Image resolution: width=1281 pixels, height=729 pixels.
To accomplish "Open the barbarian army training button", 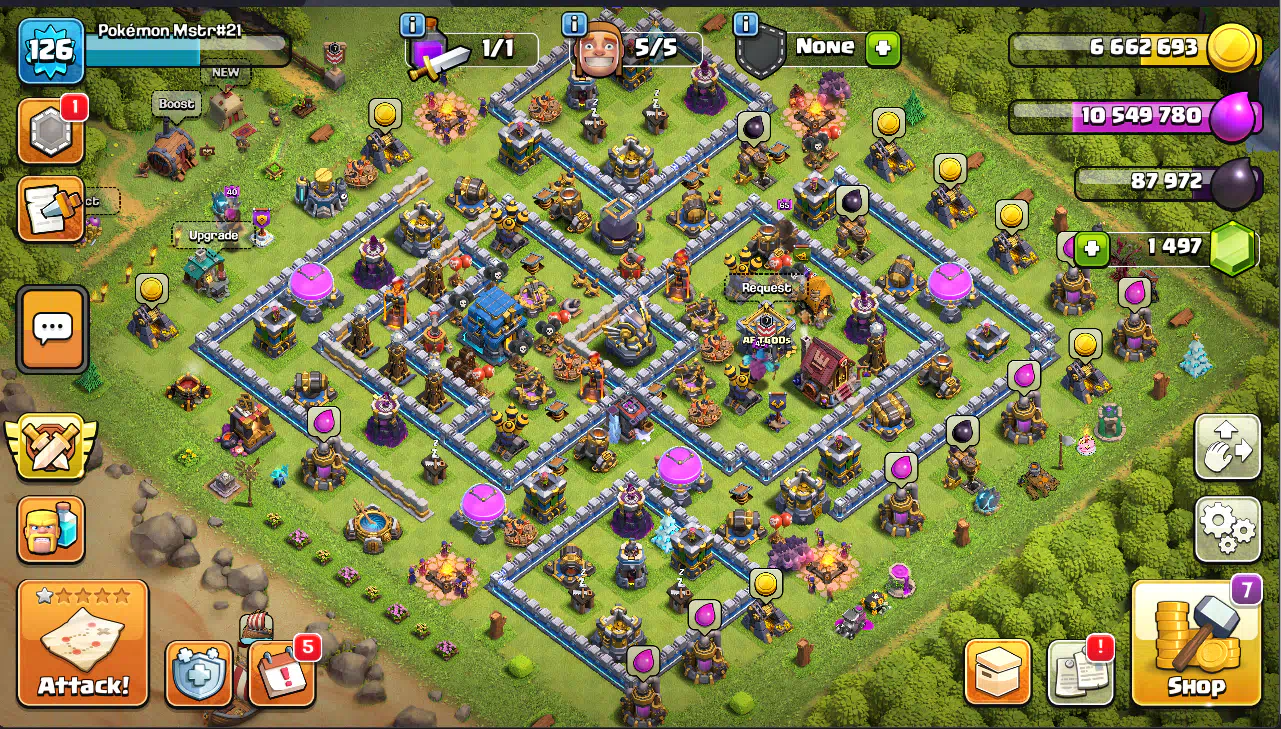I will (x=51, y=529).
